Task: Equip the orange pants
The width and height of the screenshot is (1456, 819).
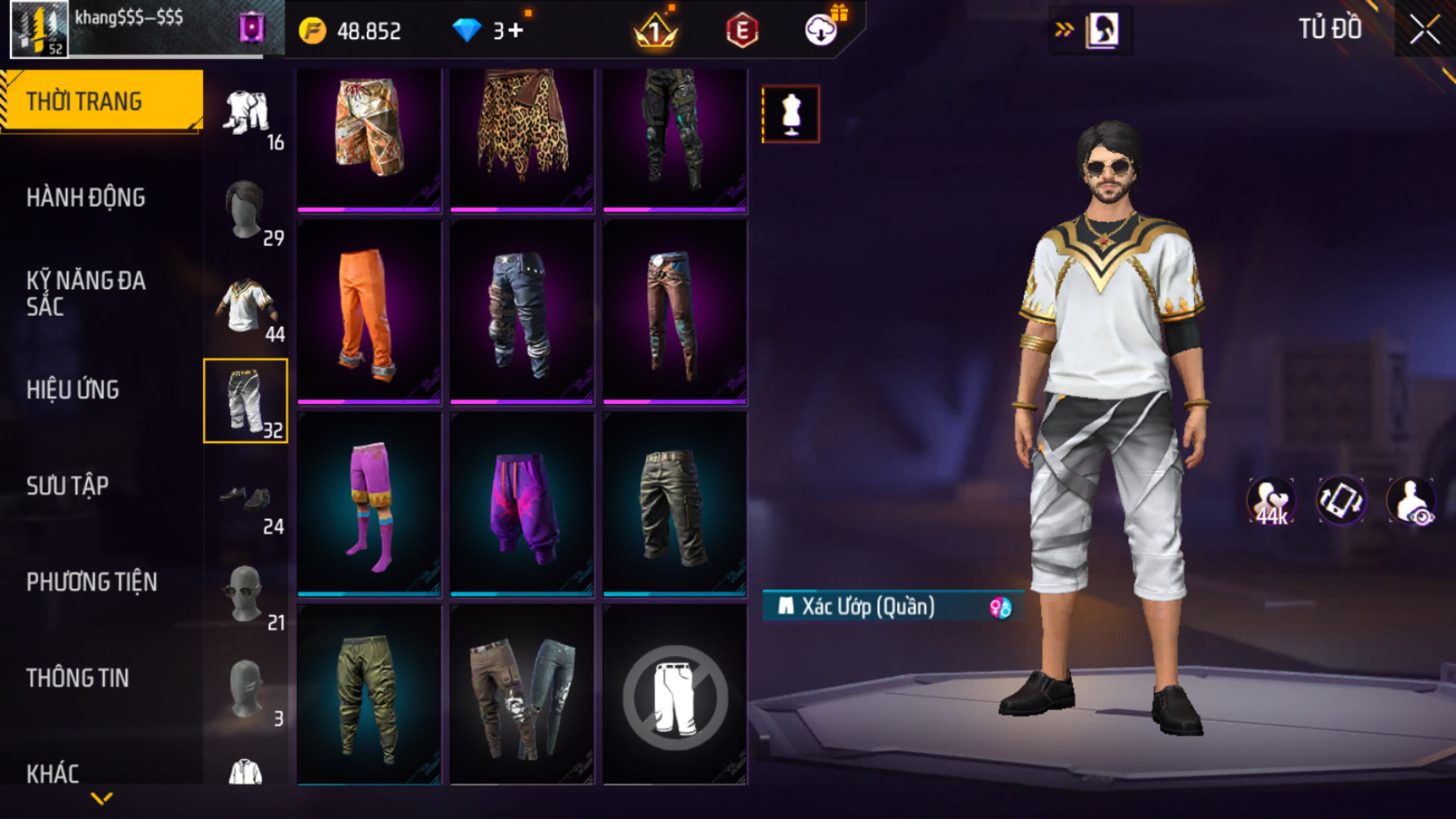Action: [368, 313]
